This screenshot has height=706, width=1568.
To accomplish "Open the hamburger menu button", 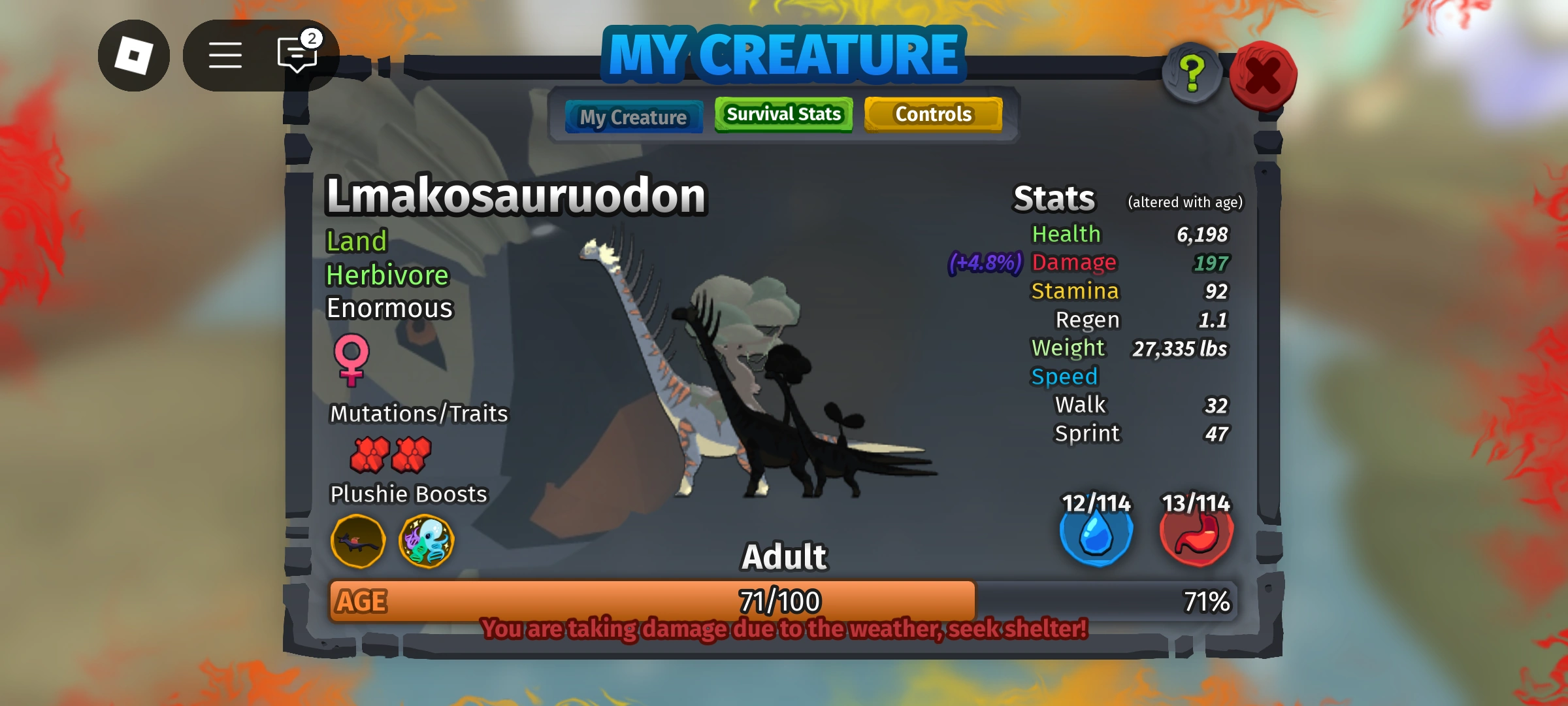I will pos(225,56).
